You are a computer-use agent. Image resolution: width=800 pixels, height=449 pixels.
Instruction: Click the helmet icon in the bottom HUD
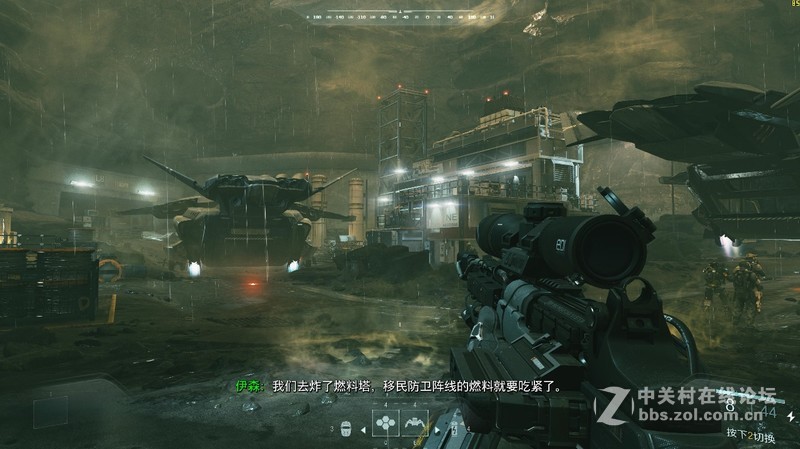tap(346, 430)
